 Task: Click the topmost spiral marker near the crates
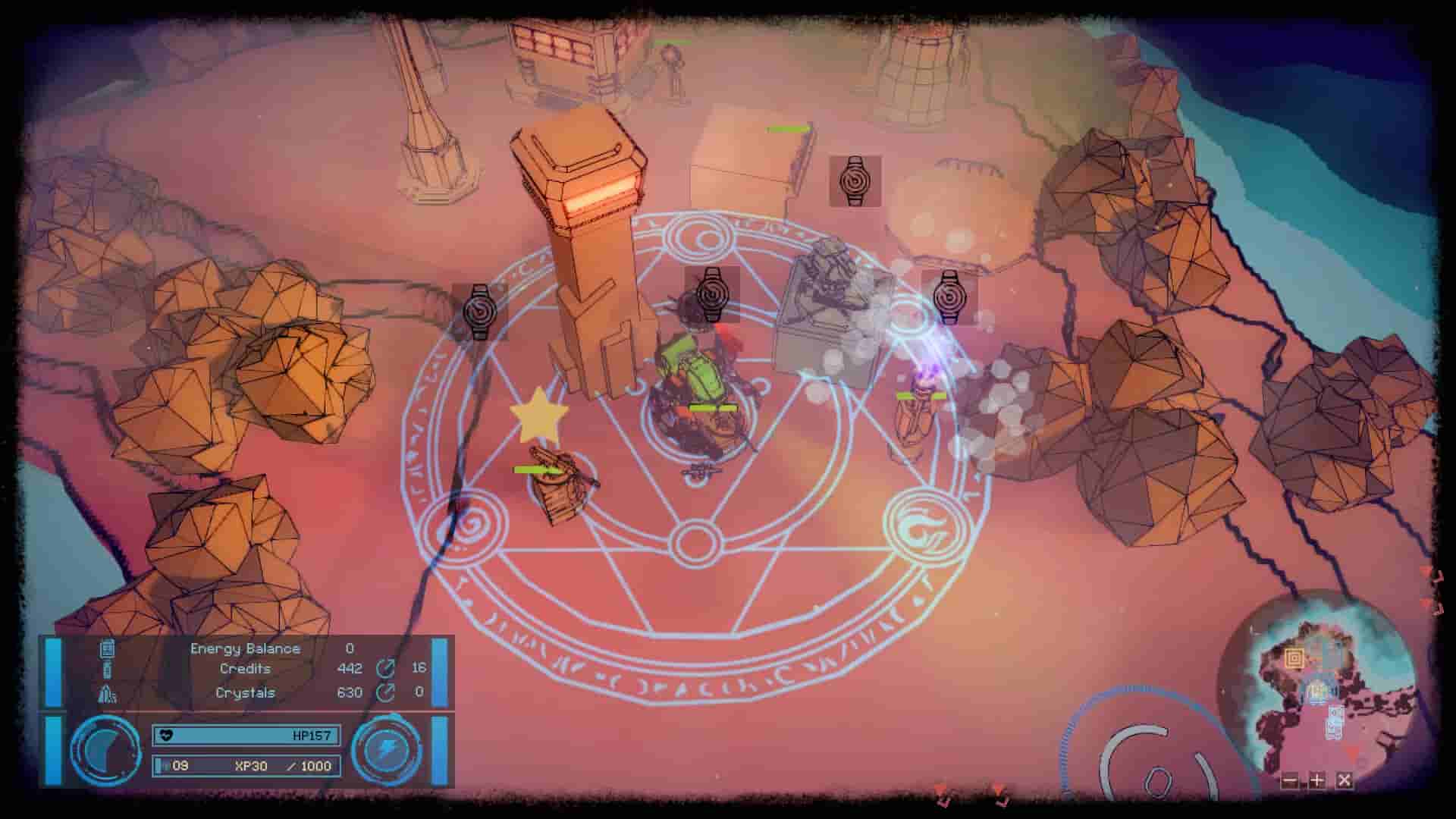click(x=855, y=180)
